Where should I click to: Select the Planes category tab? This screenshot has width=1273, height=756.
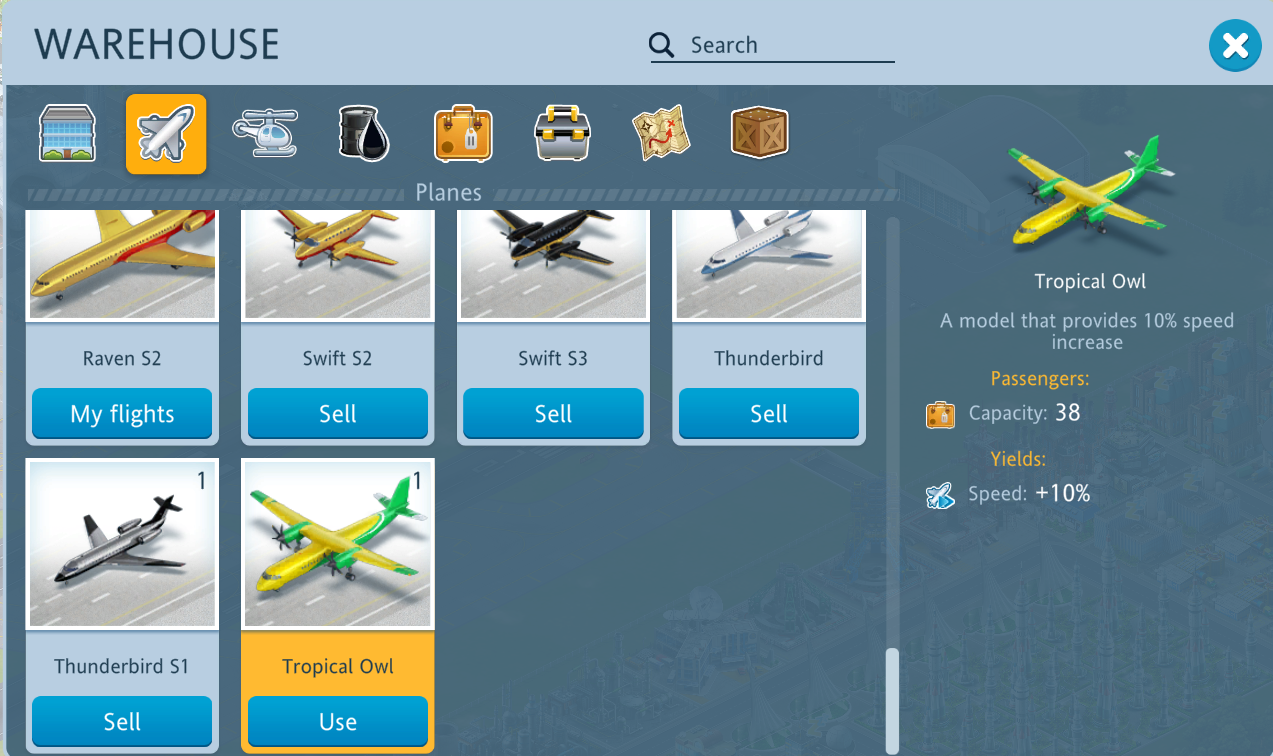pos(166,134)
